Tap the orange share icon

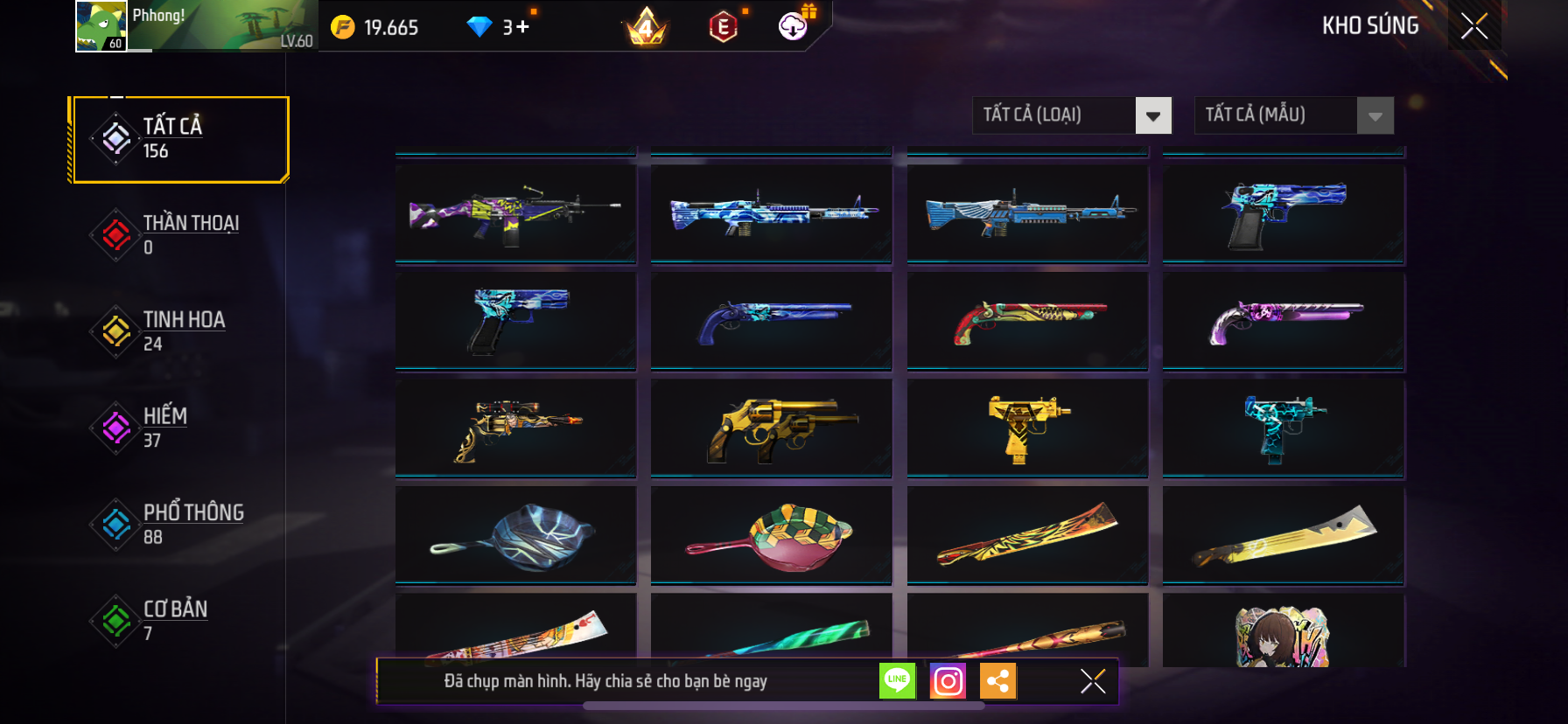click(x=998, y=681)
